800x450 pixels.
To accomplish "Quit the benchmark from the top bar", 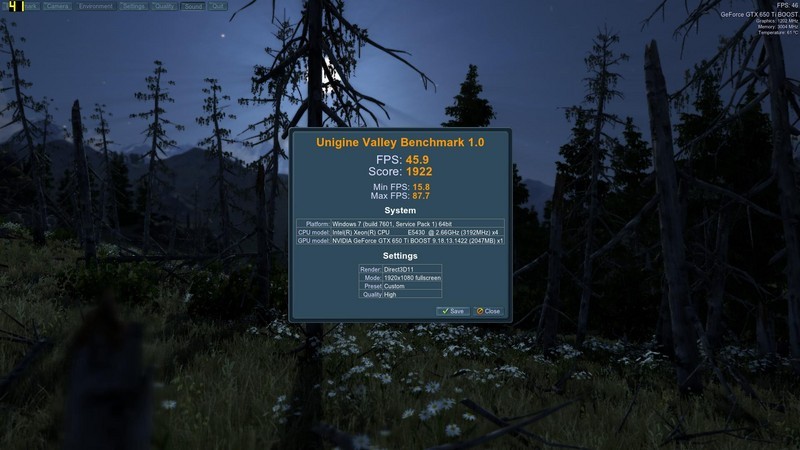I will pyautogui.click(x=218, y=6).
